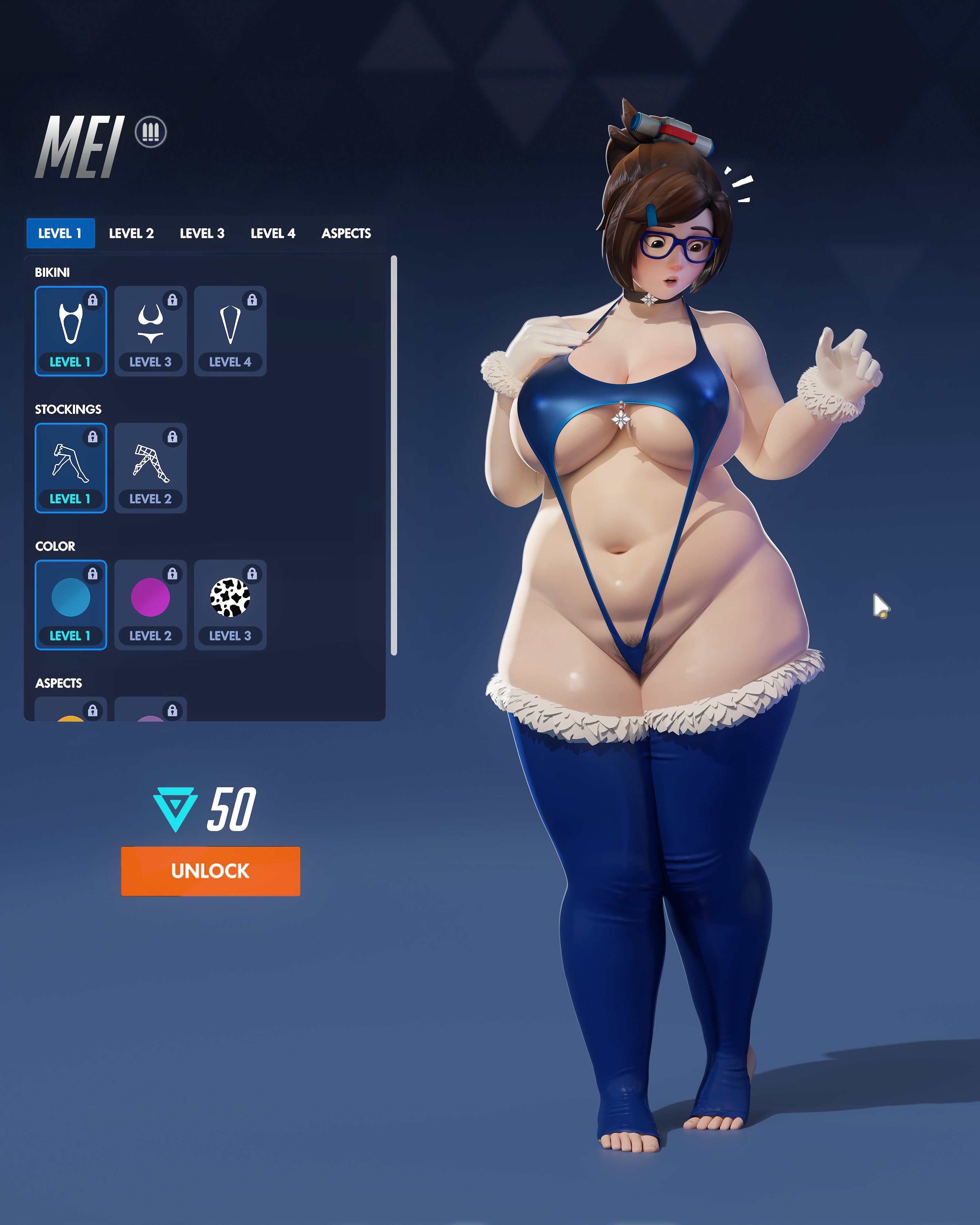
Task: Choose the Level 1 tile under Bikini
Action: point(71,331)
